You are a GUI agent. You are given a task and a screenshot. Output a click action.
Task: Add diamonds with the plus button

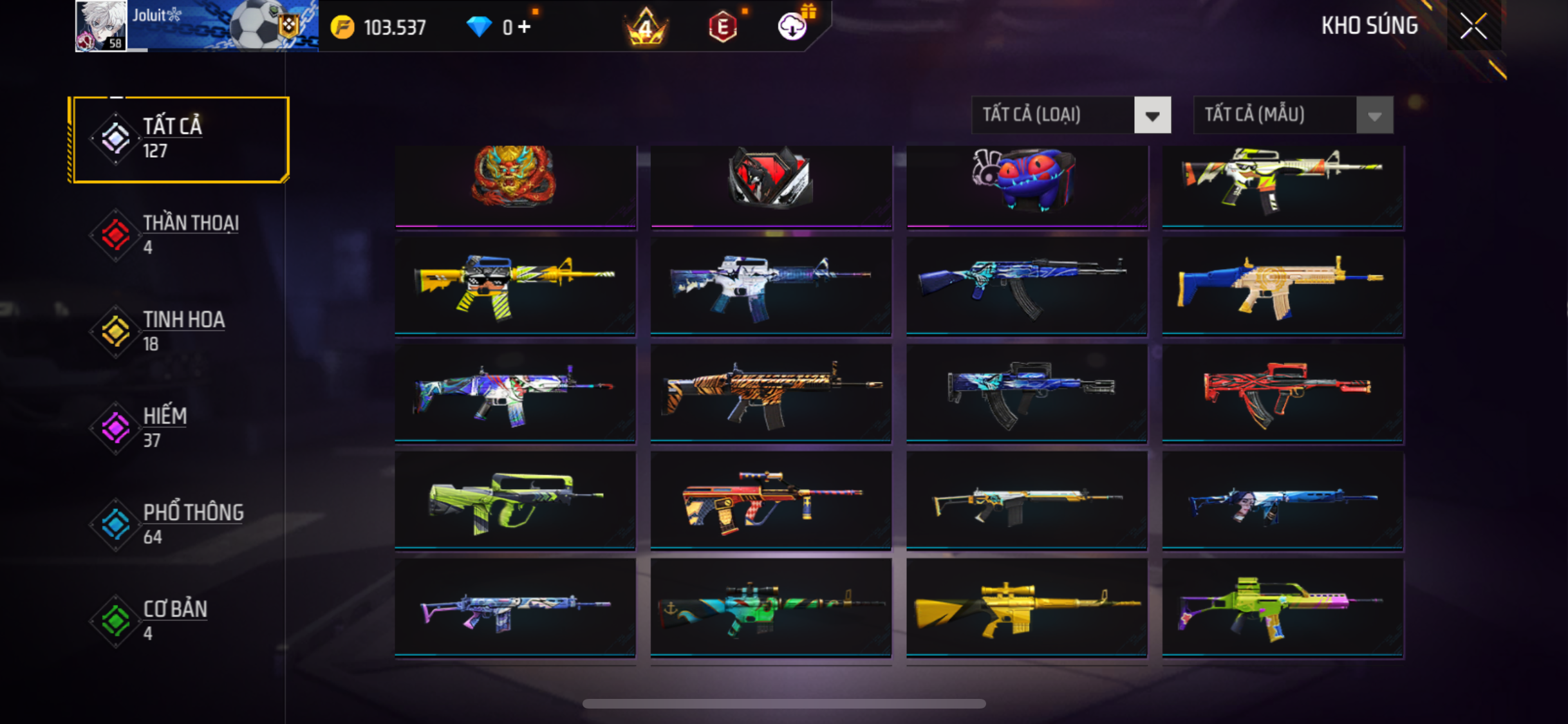525,27
